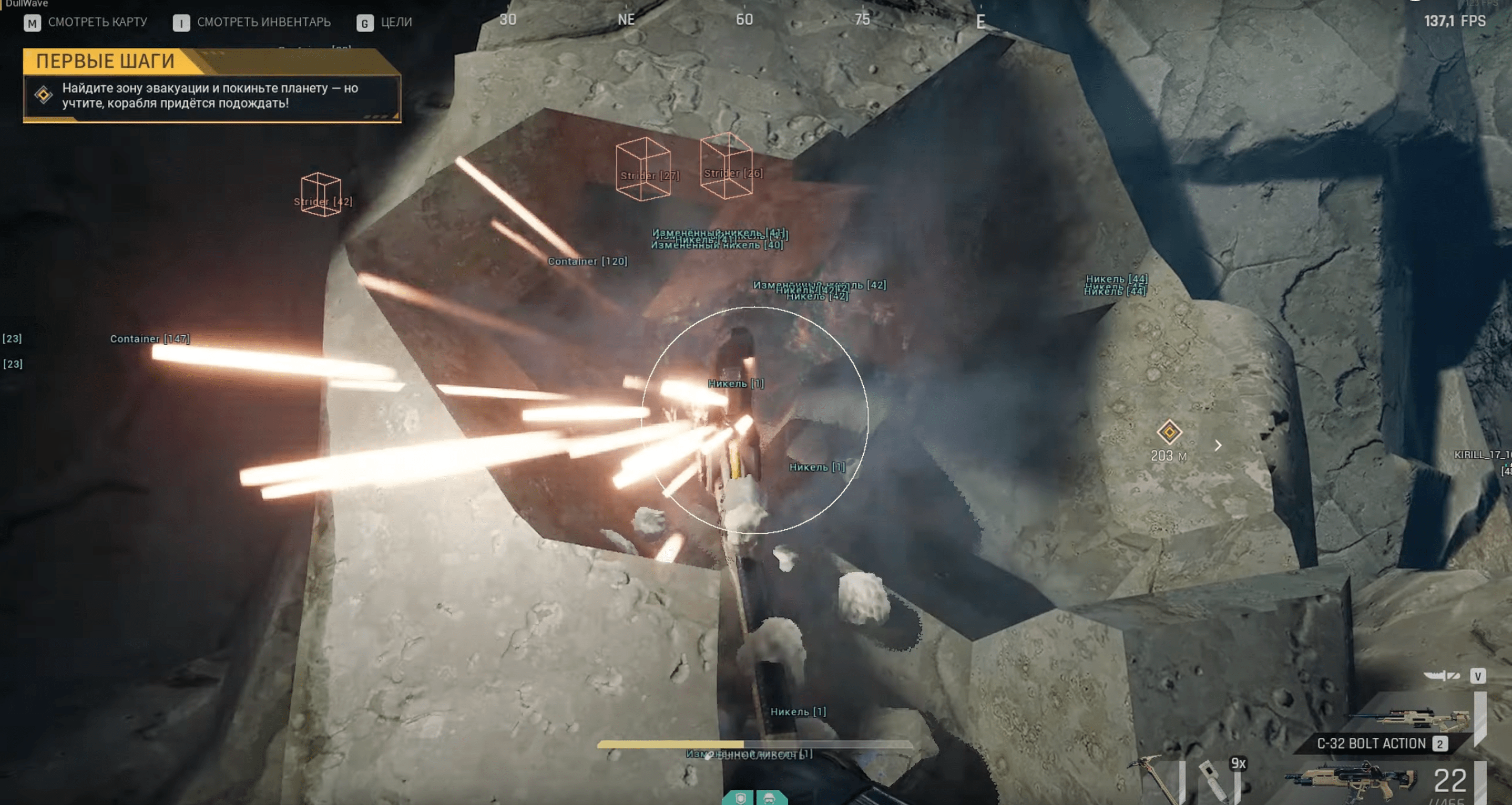Image resolution: width=1512 pixels, height=805 pixels.
Task: Show objectives via the 'Цели' label
Action: point(396,22)
